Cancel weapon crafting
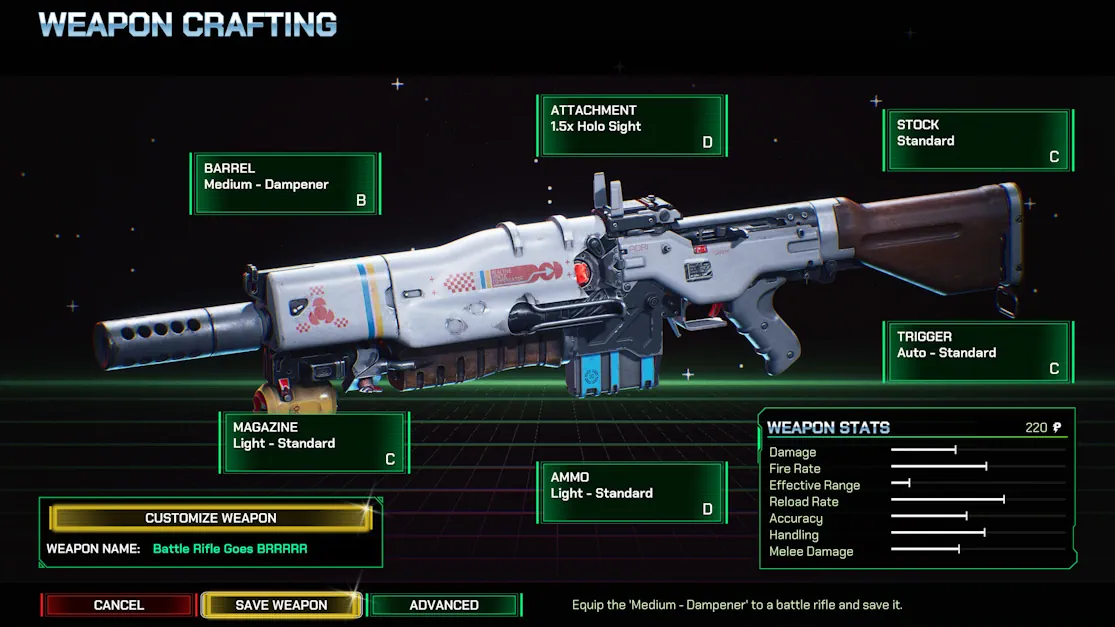This screenshot has height=627, width=1115. pyautogui.click(x=118, y=605)
